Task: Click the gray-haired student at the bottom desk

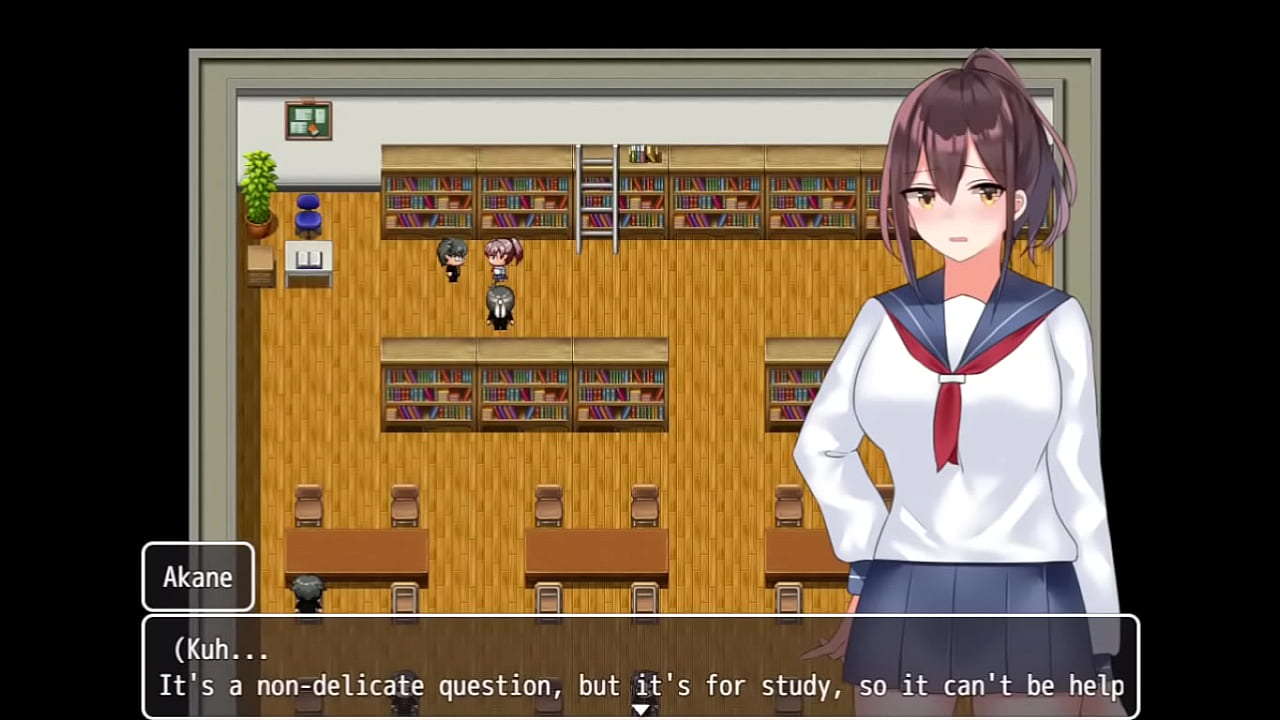Action: click(x=306, y=592)
